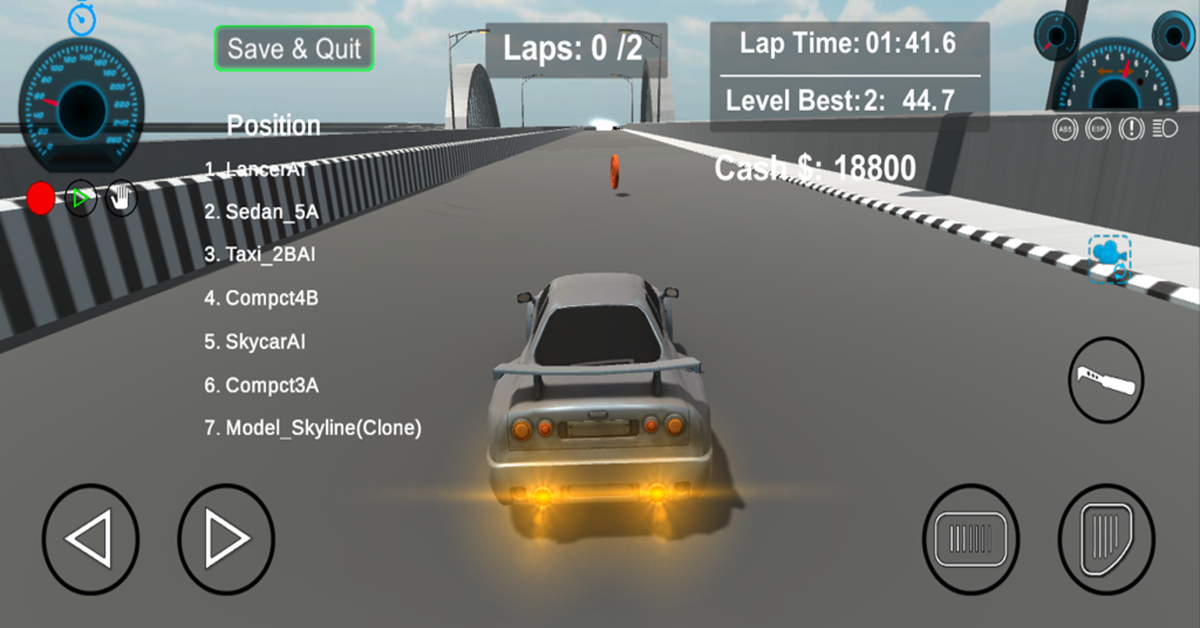1200x628 pixels.
Task: Activate the handbrake lever button
Action: coord(1106,380)
